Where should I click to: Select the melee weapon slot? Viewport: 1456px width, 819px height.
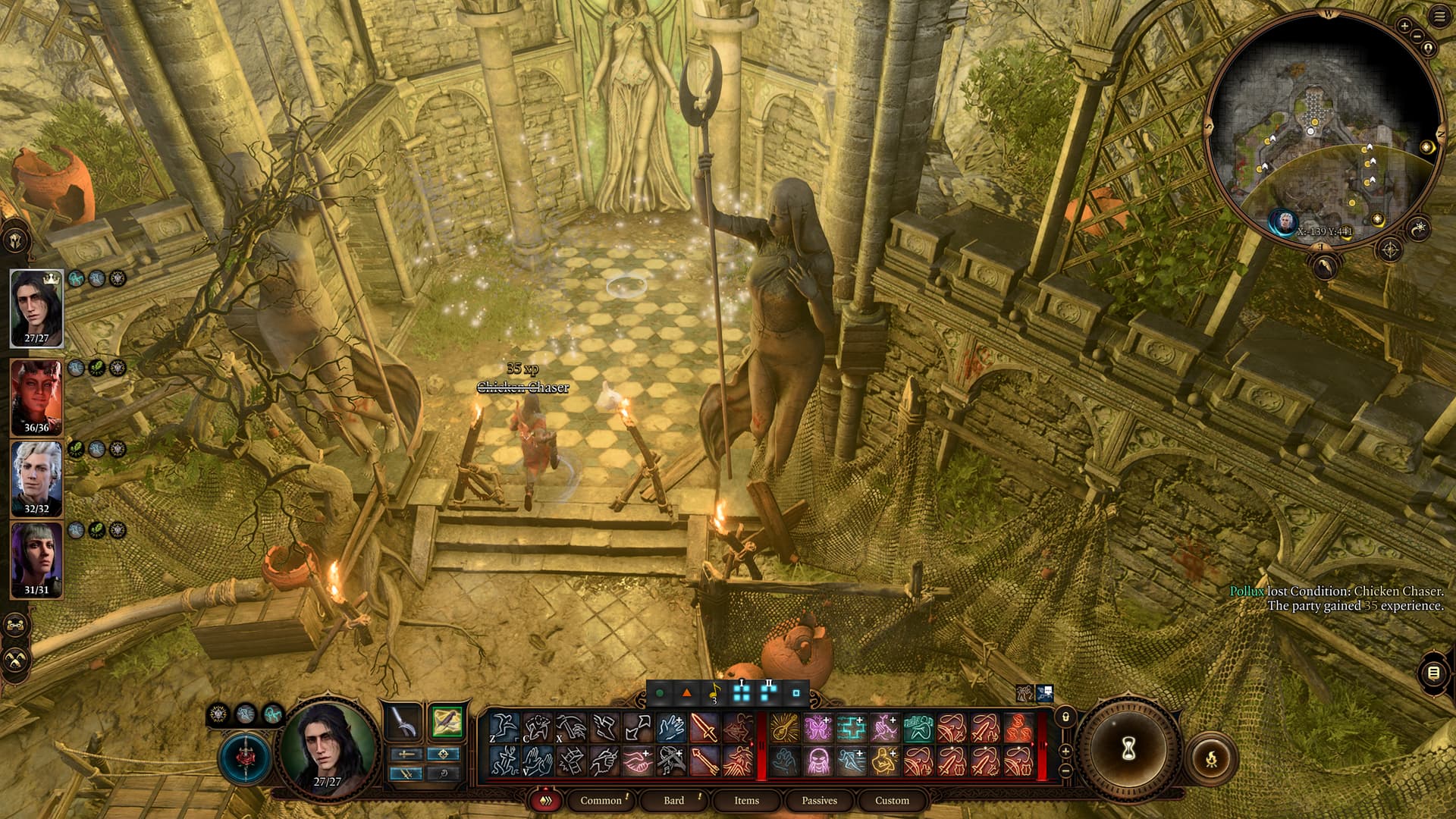403,722
